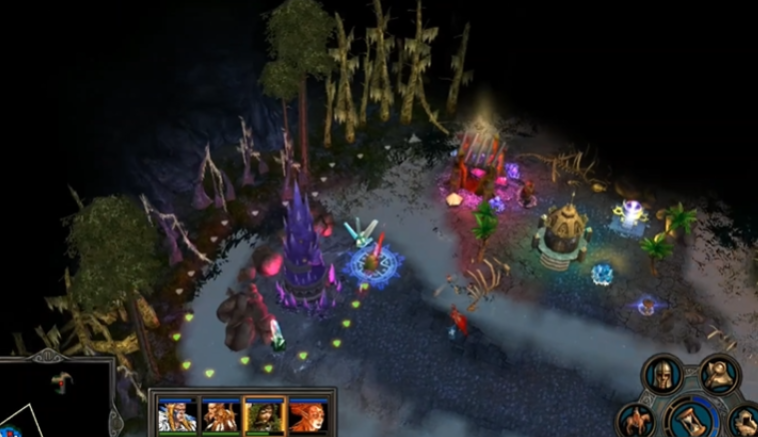Select the white-bearded hero portrait
Image resolution: width=758 pixels, height=437 pixels.
(176, 414)
